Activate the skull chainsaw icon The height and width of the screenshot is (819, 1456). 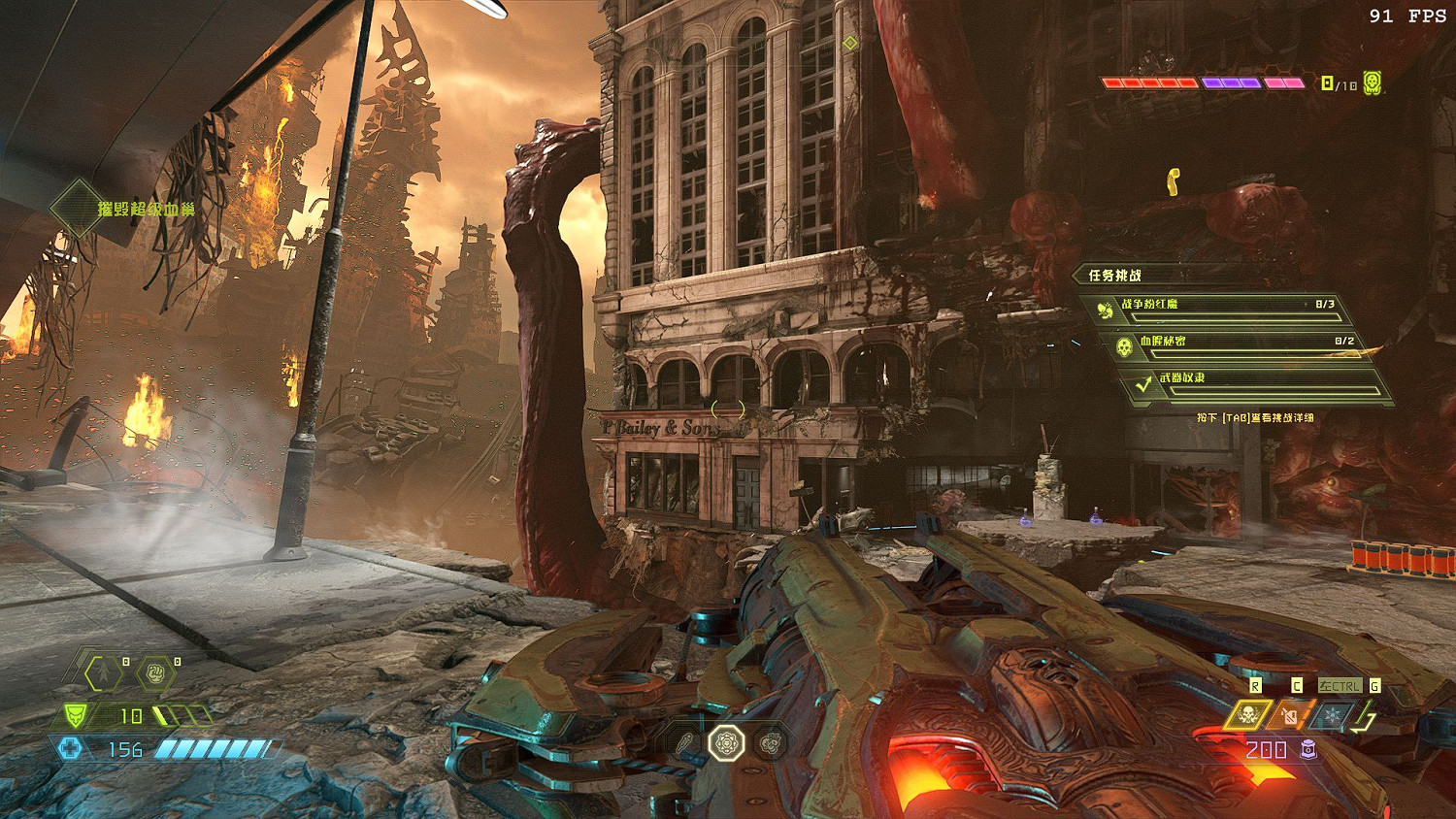pyautogui.click(x=1247, y=716)
